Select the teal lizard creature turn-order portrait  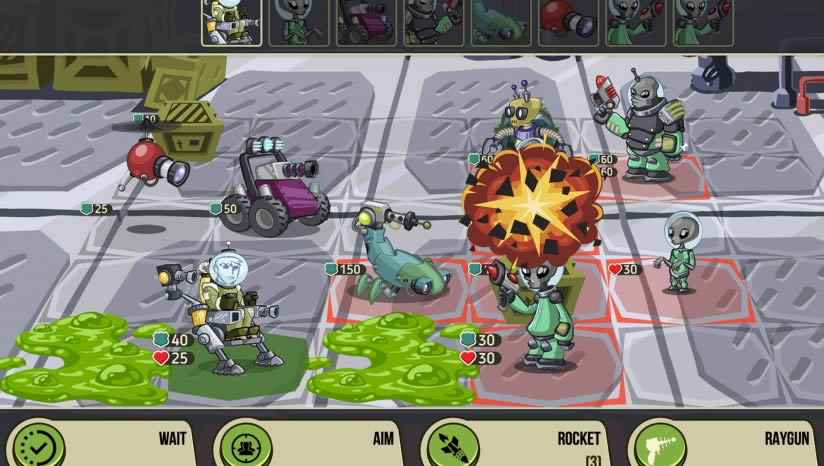pos(501,22)
